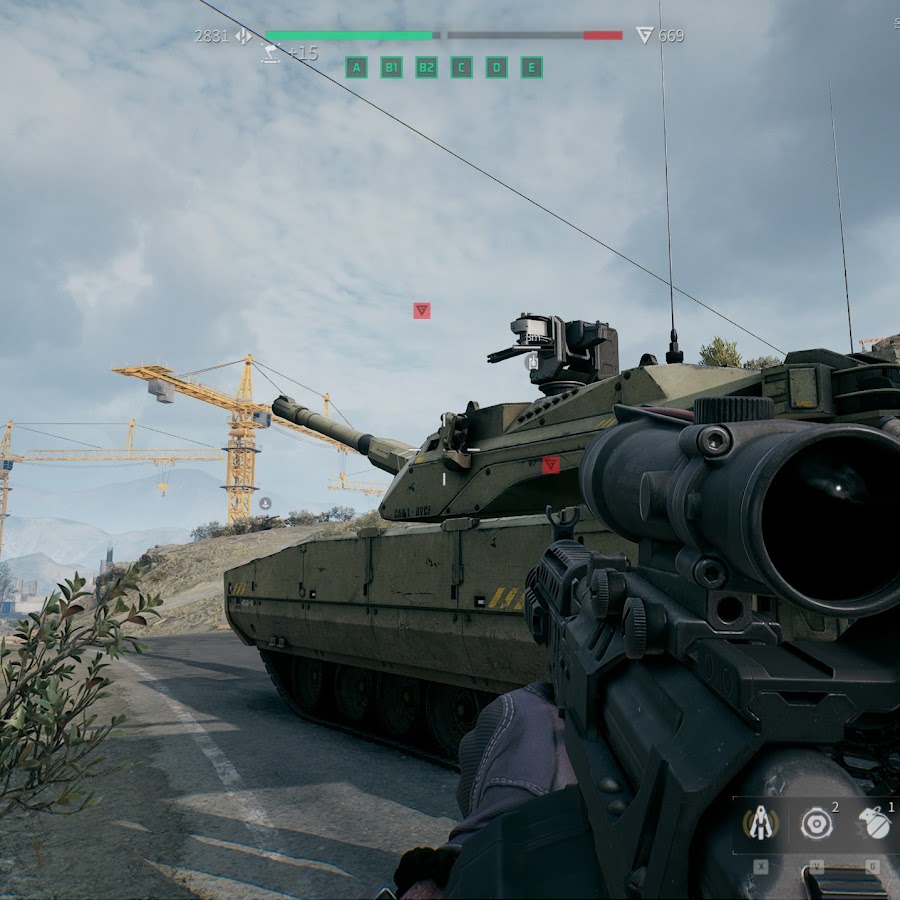Select the round mine gadget icon
The height and width of the screenshot is (900, 900).
pos(817,823)
